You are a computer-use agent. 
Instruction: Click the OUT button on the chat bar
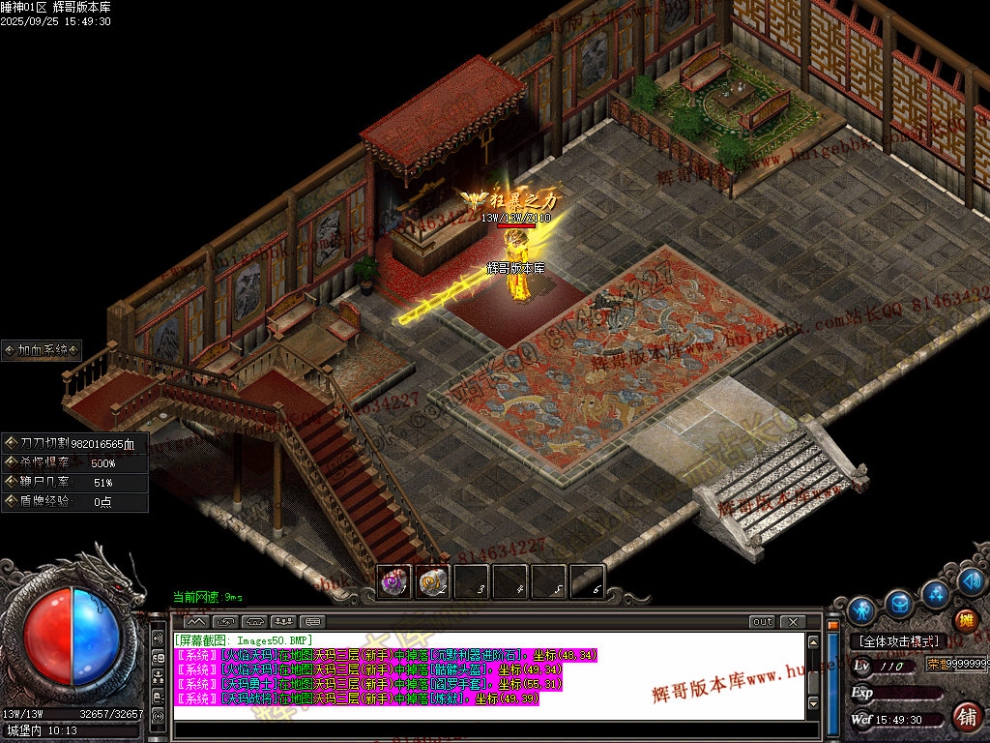[x=763, y=622]
